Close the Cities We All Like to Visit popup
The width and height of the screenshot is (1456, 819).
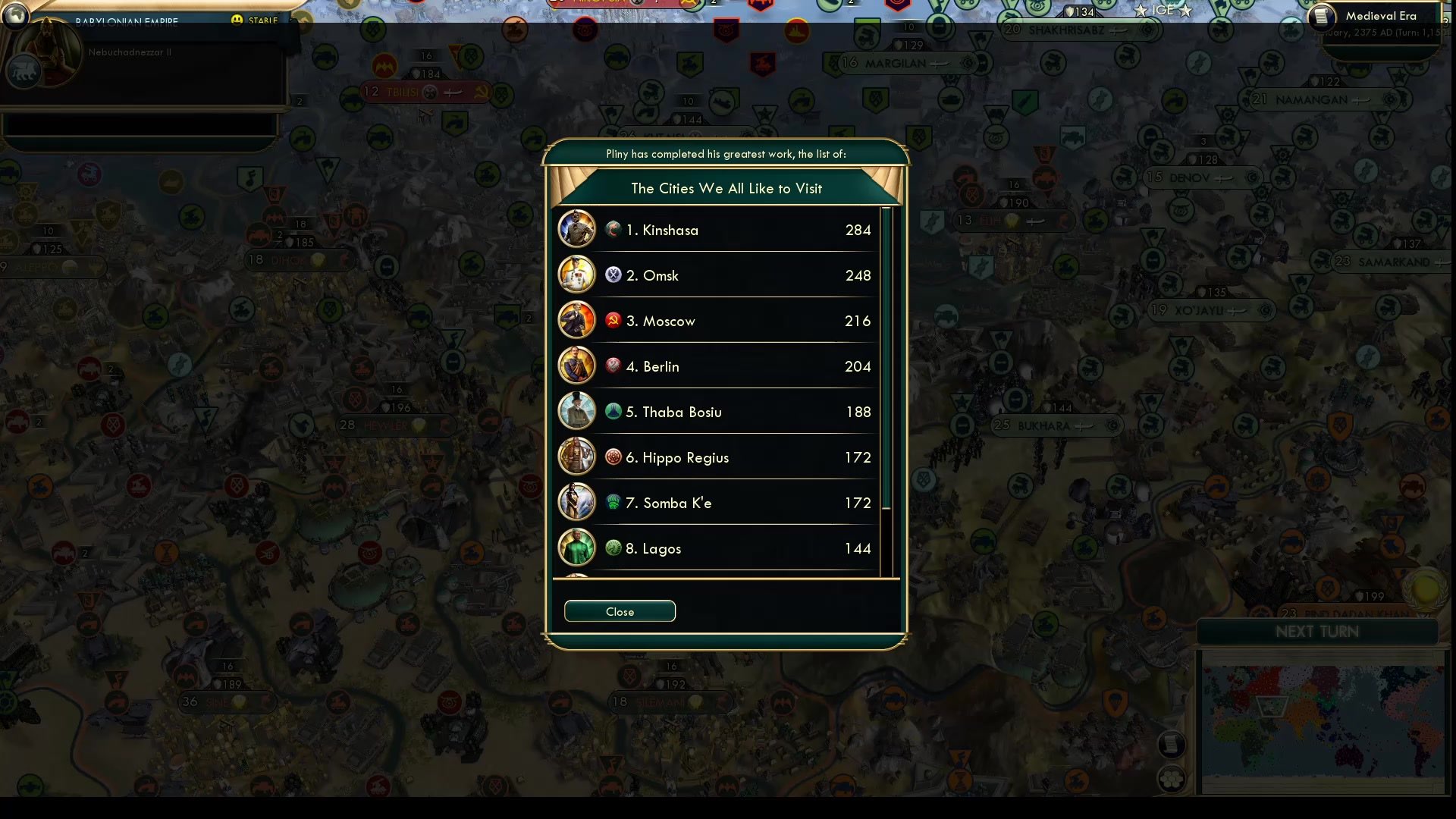[620, 611]
